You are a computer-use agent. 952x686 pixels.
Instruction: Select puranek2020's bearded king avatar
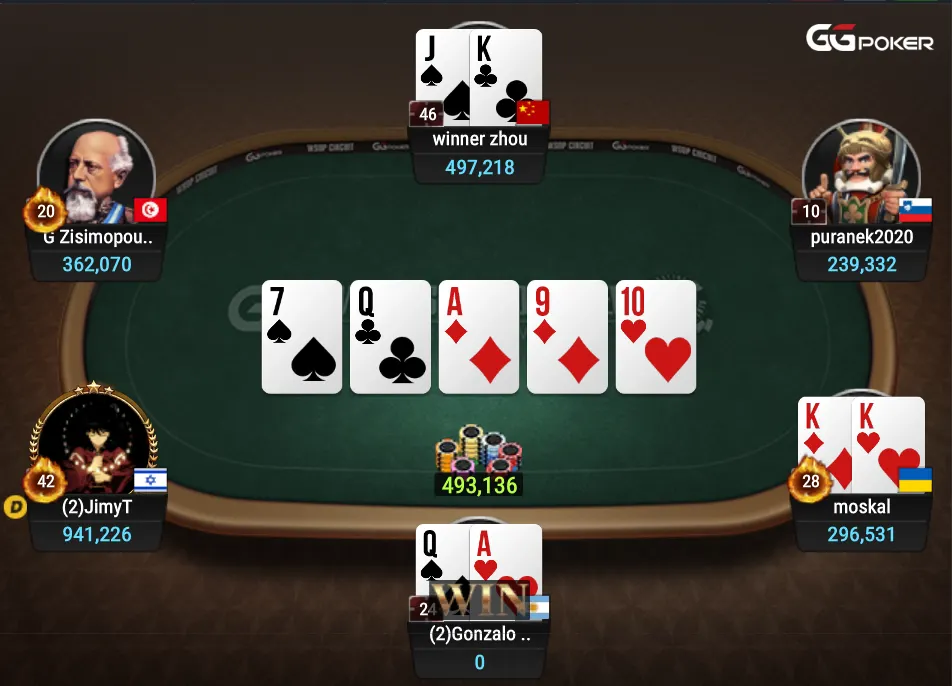(861, 173)
